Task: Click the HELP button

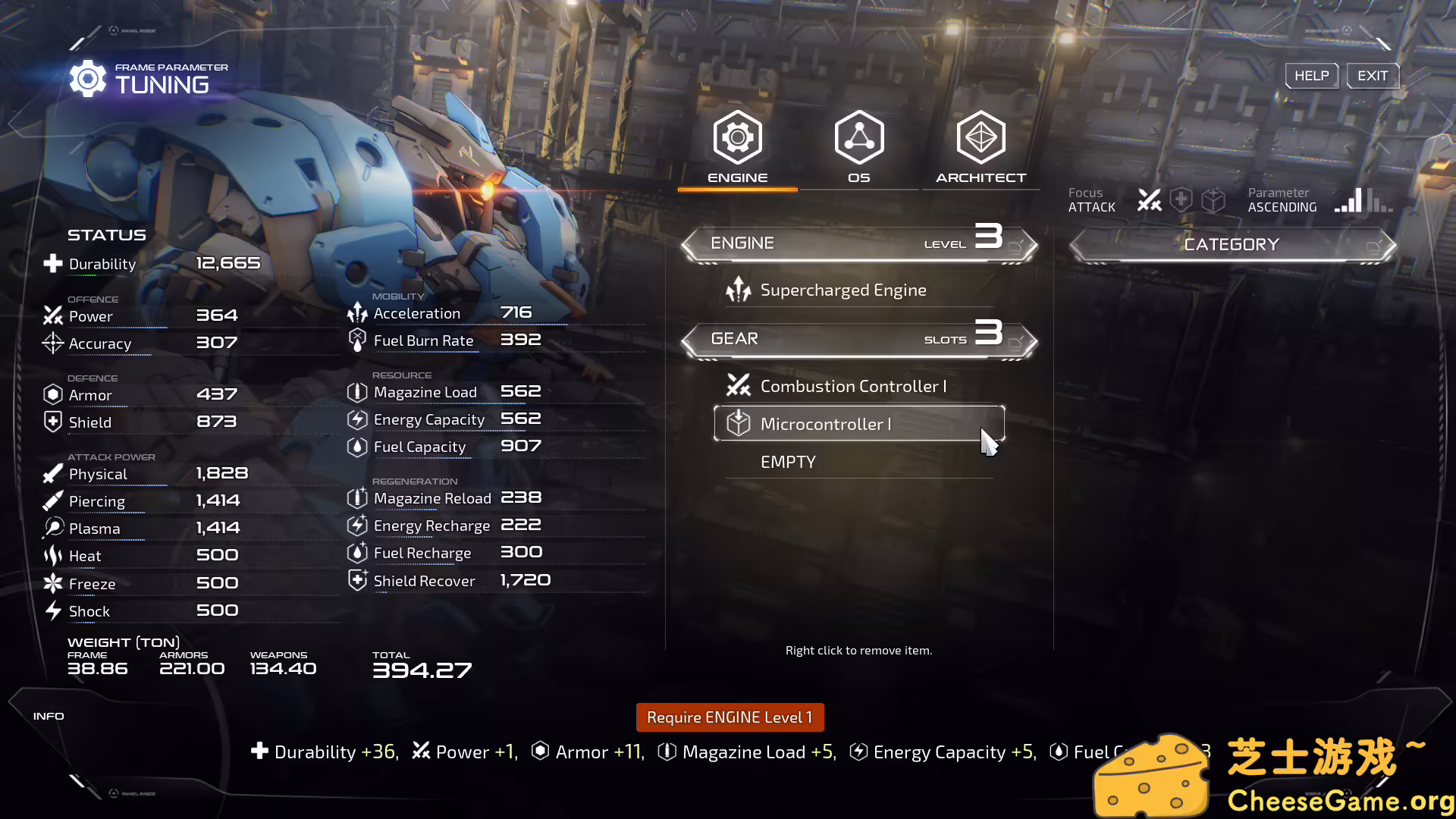Action: tap(1311, 75)
